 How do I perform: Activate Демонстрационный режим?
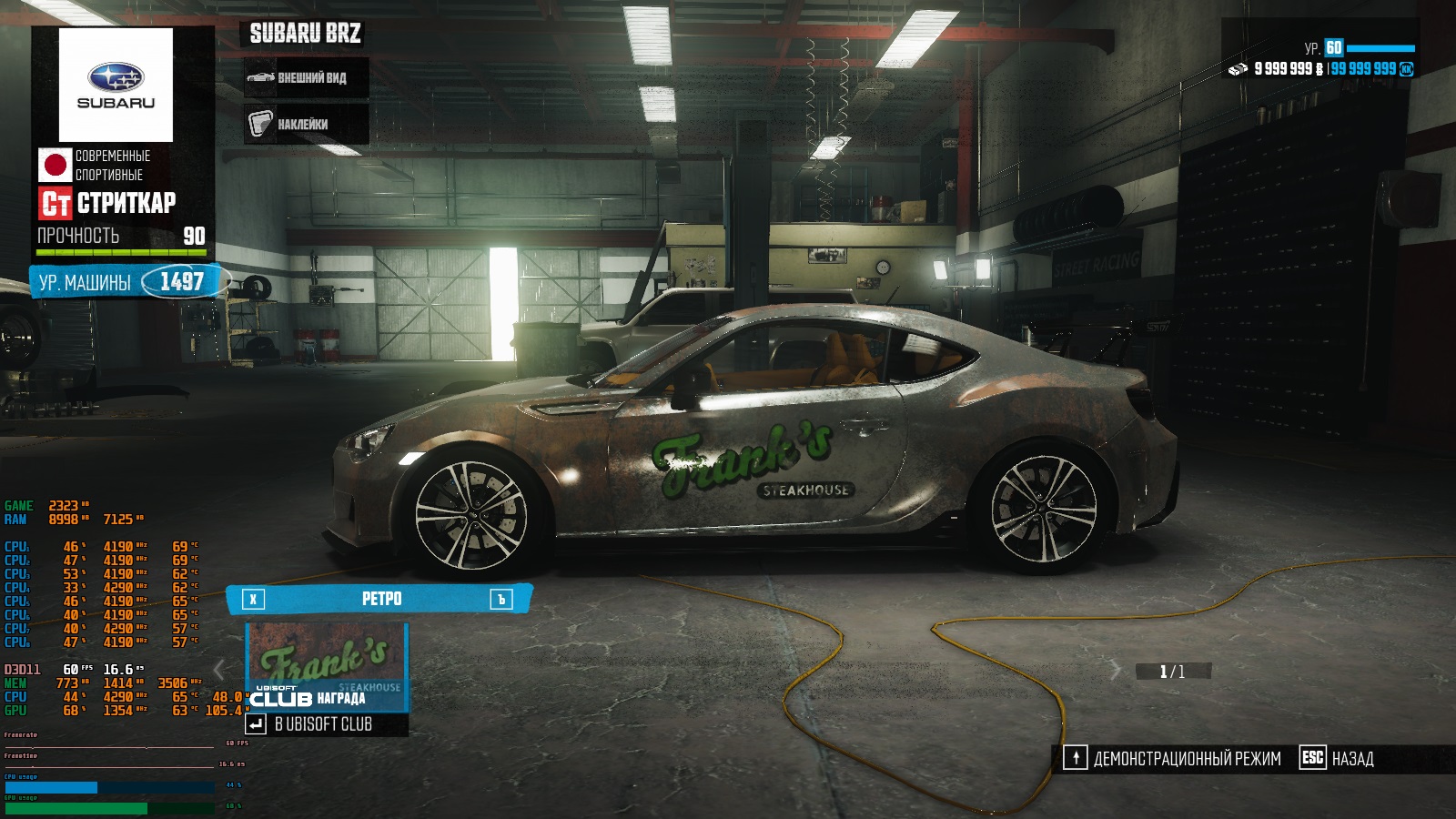tap(1174, 758)
